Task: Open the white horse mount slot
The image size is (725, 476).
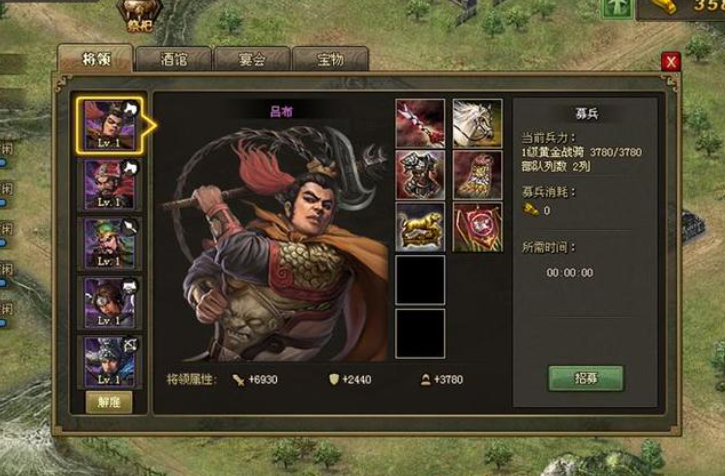Action: 477,123
